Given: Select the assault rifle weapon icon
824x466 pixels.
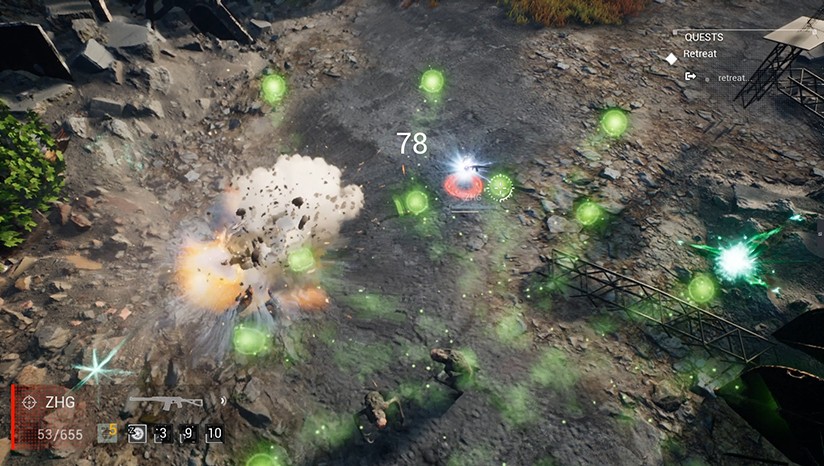Looking at the screenshot, I should click(165, 402).
